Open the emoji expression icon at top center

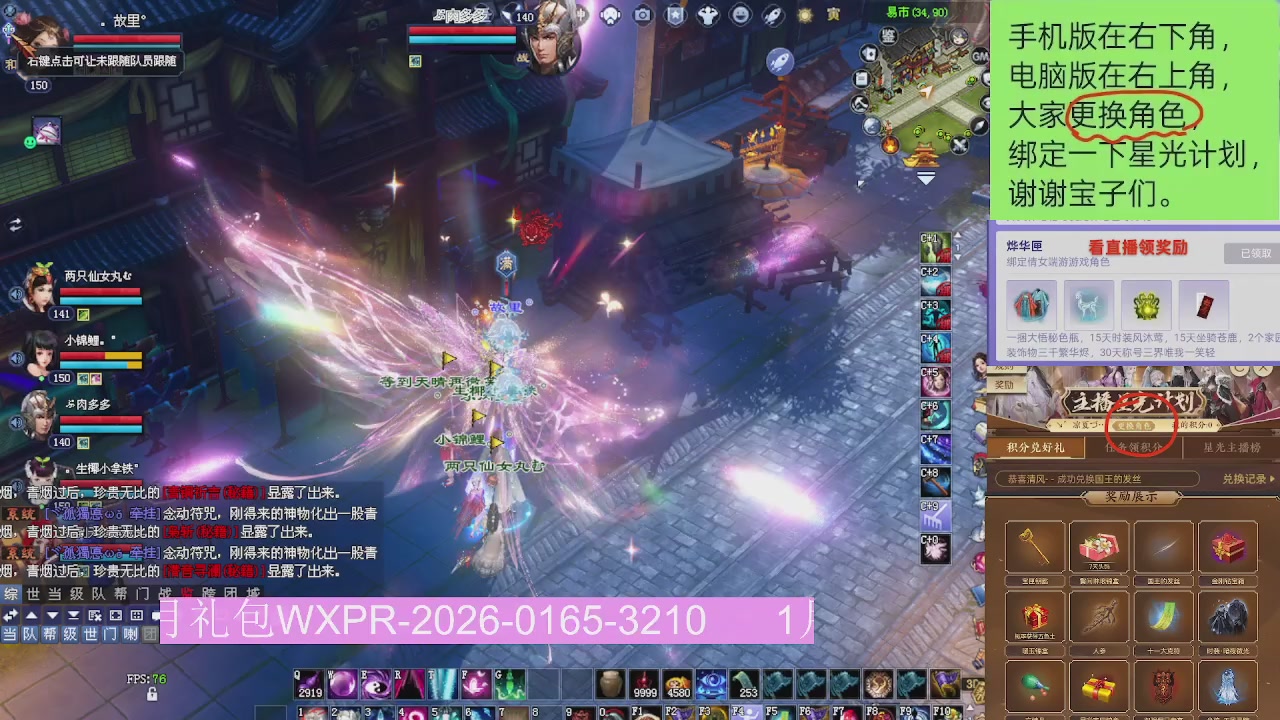click(741, 15)
